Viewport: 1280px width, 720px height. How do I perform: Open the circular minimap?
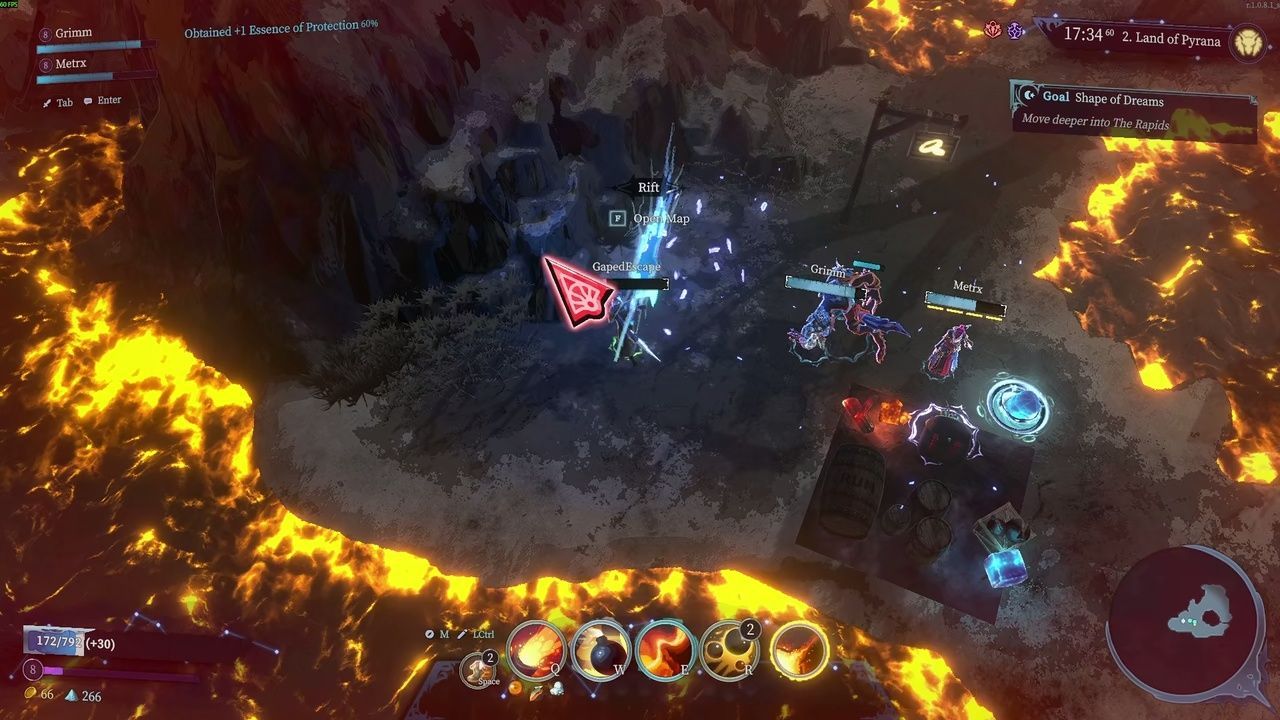[x=1185, y=620]
